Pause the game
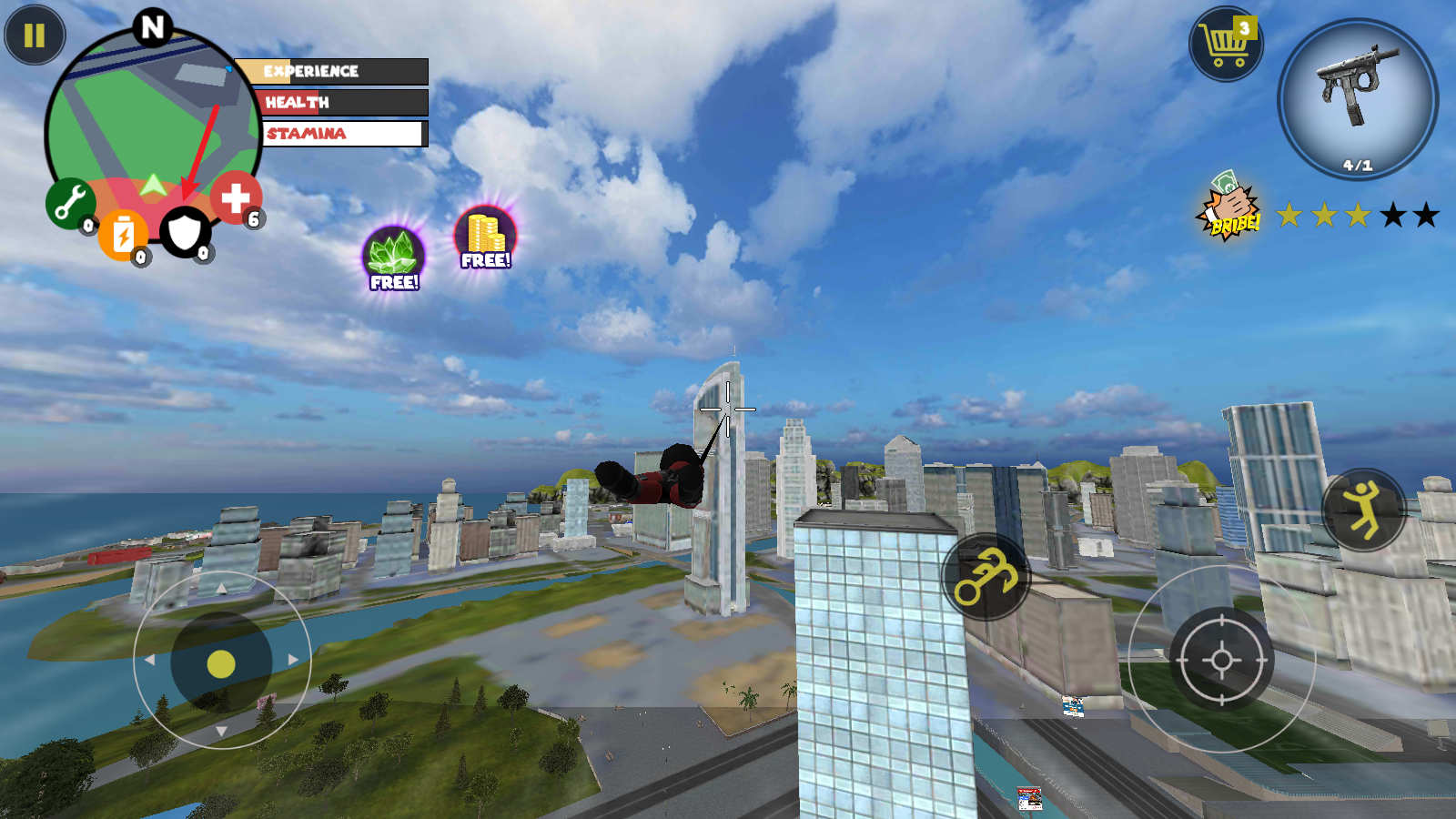Viewport: 1456px width, 819px height. 35,35
